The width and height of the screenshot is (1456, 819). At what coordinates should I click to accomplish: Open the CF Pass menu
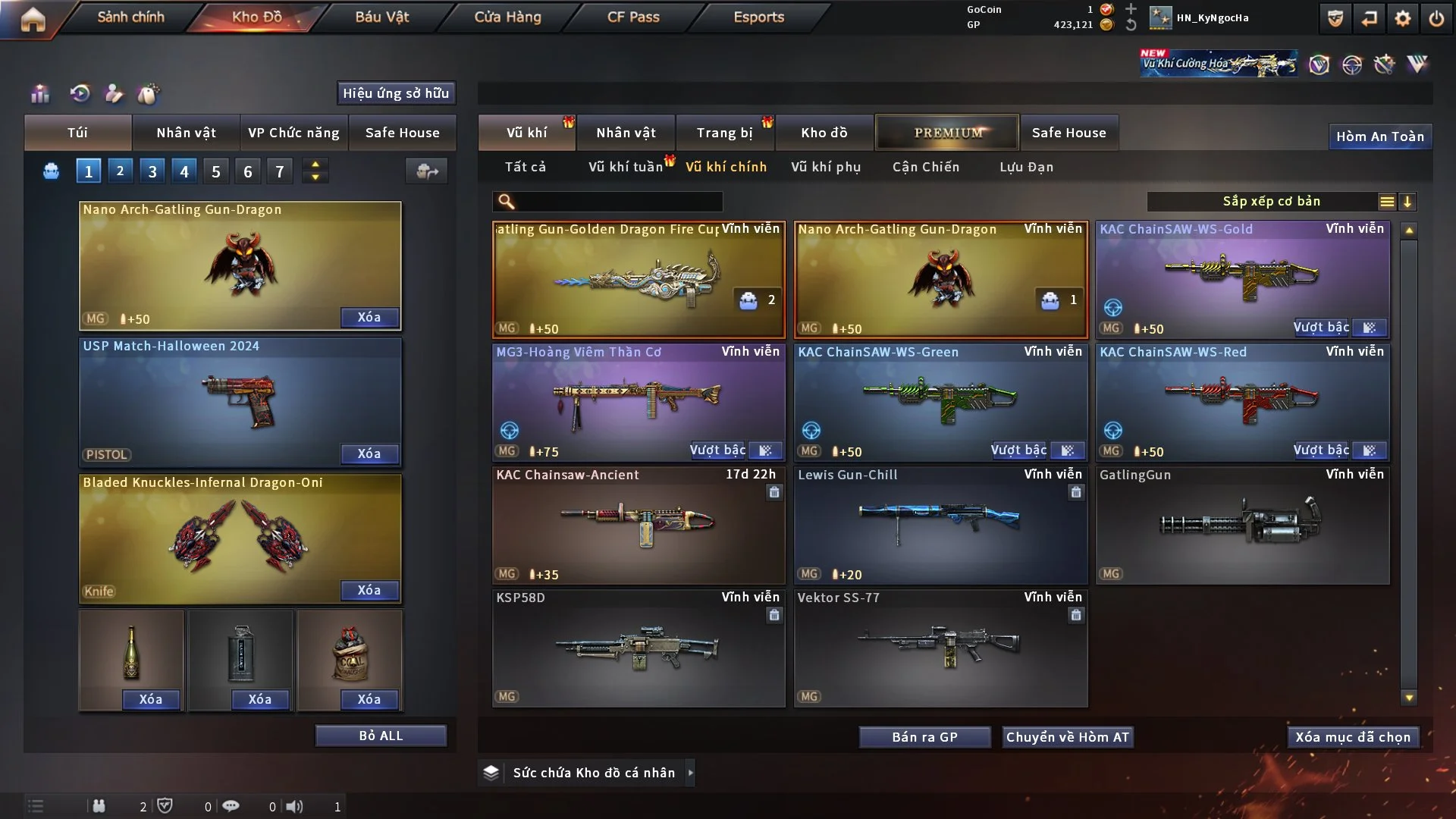[x=633, y=17]
